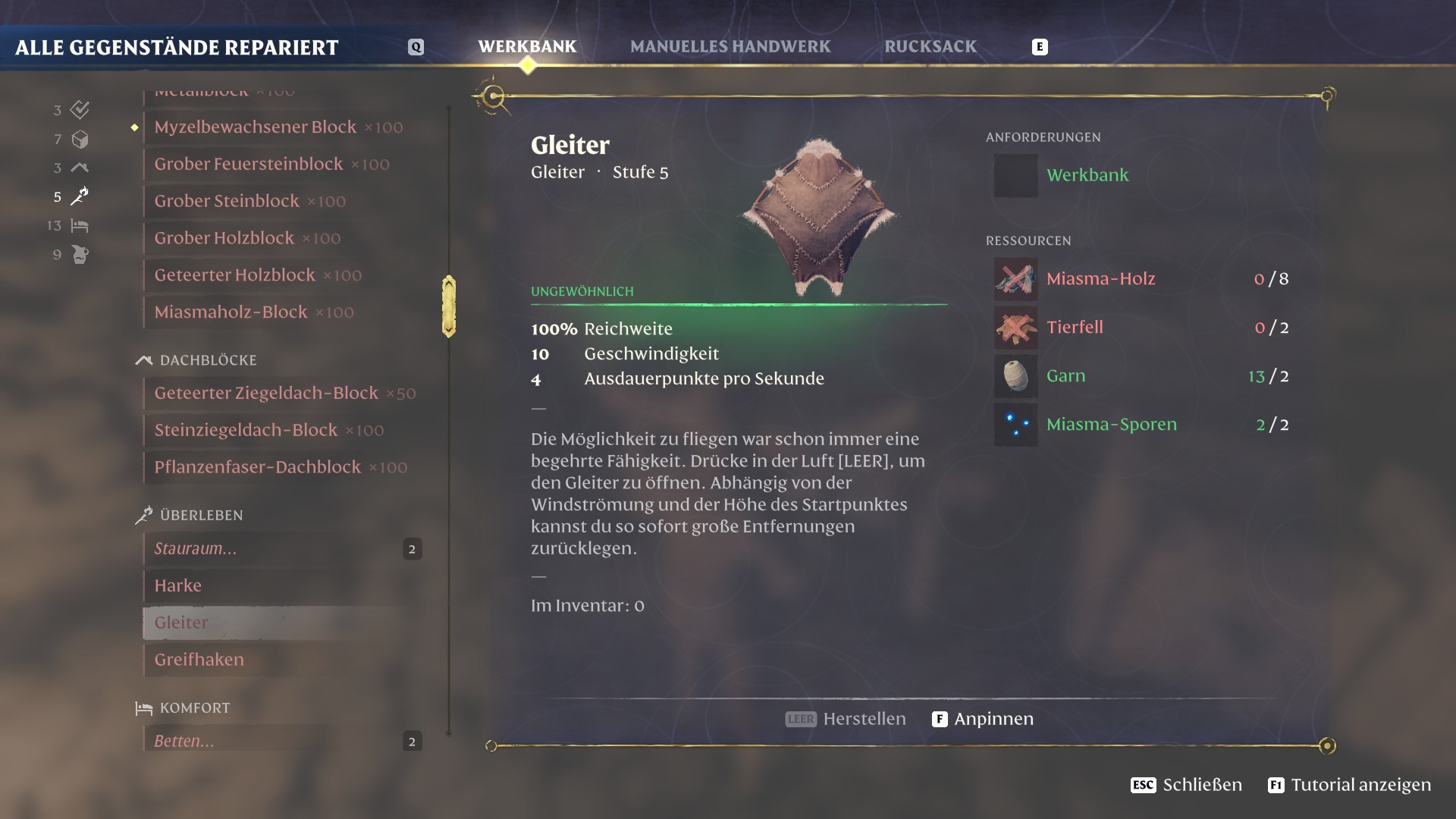This screenshot has height=819, width=1456.
Task: Click the Miasma-Sporen resource icon
Action: [x=1015, y=425]
